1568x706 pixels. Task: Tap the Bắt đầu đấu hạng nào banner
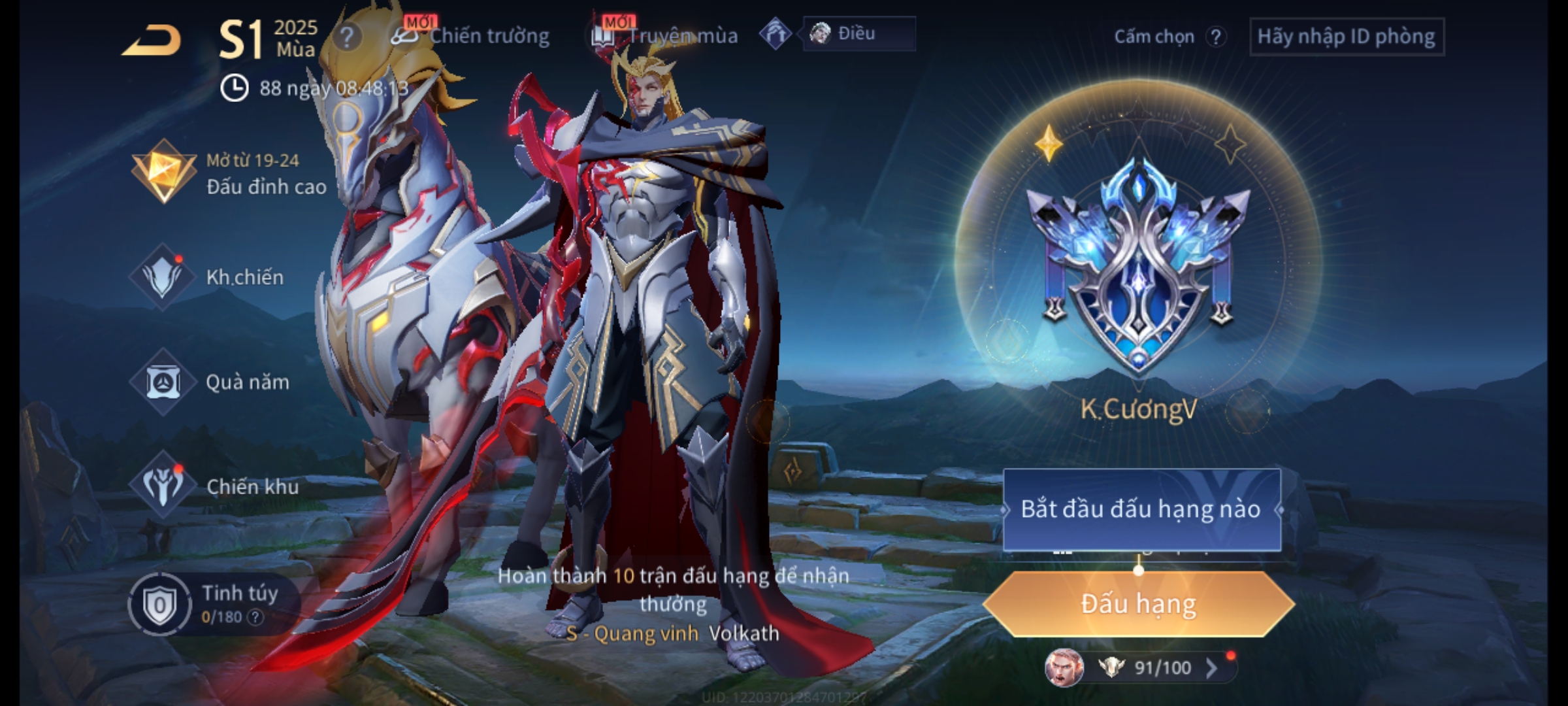click(x=1141, y=509)
